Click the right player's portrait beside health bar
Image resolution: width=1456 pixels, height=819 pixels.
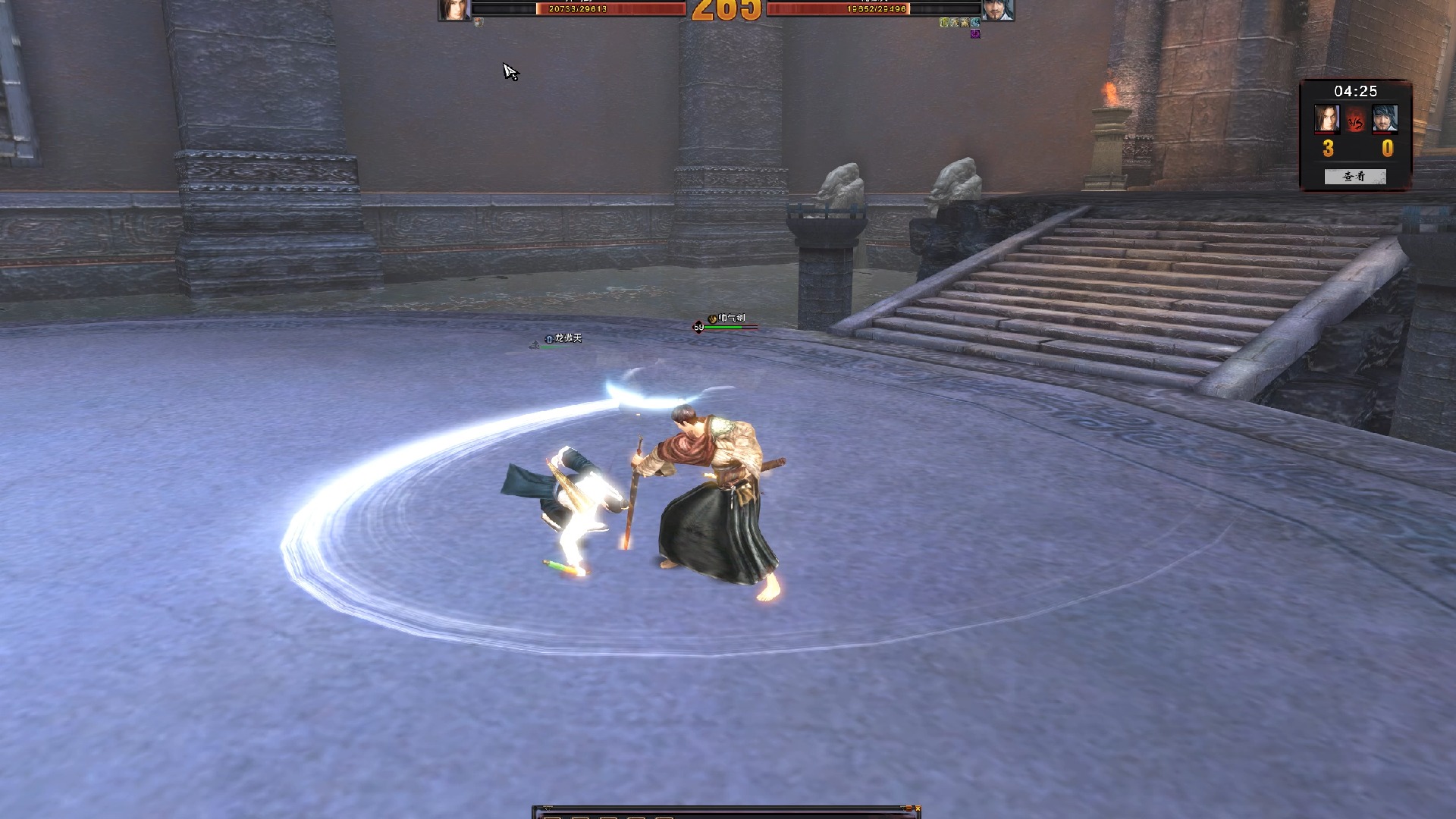(997, 9)
